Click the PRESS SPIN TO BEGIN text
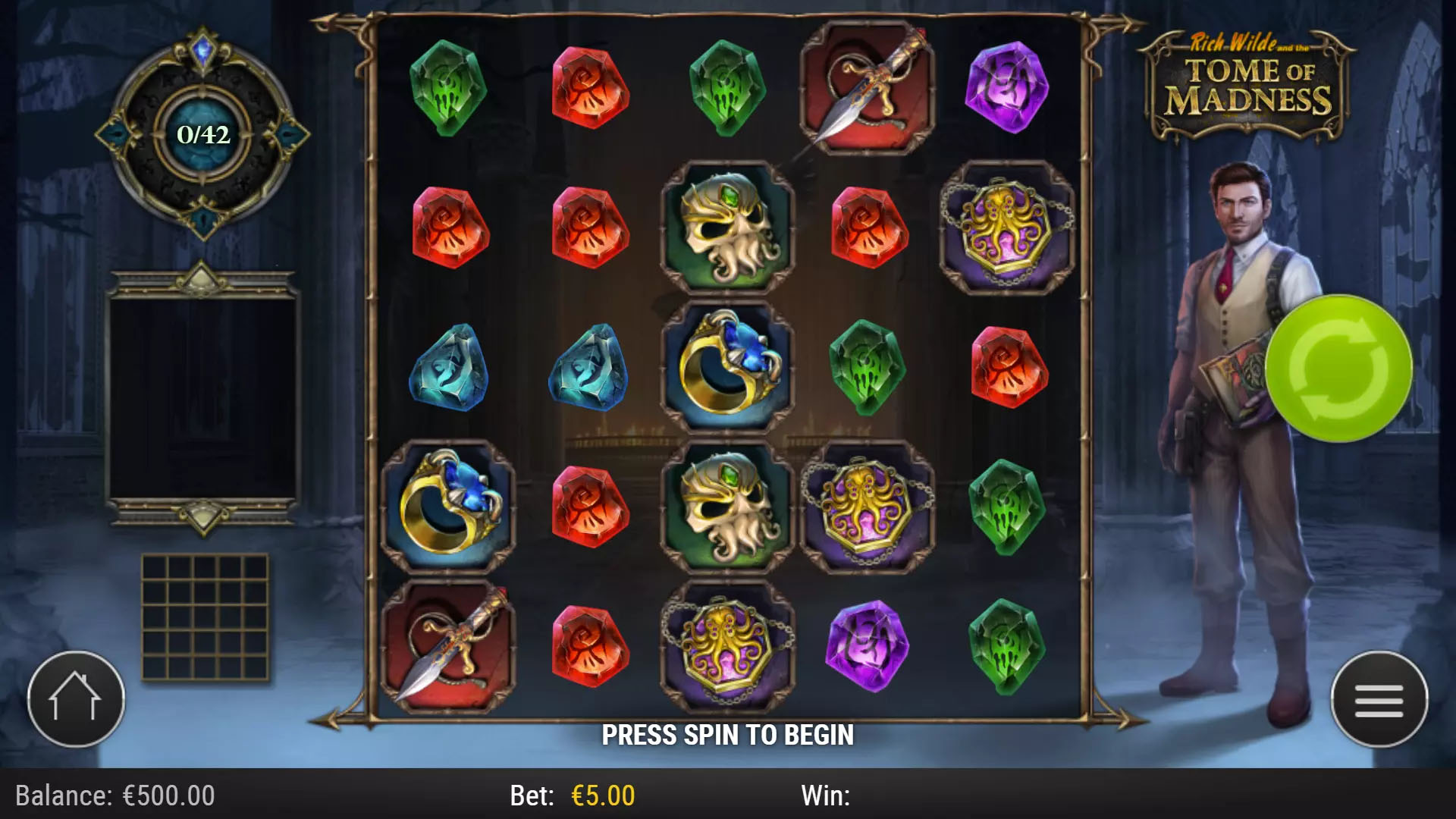 point(728,734)
